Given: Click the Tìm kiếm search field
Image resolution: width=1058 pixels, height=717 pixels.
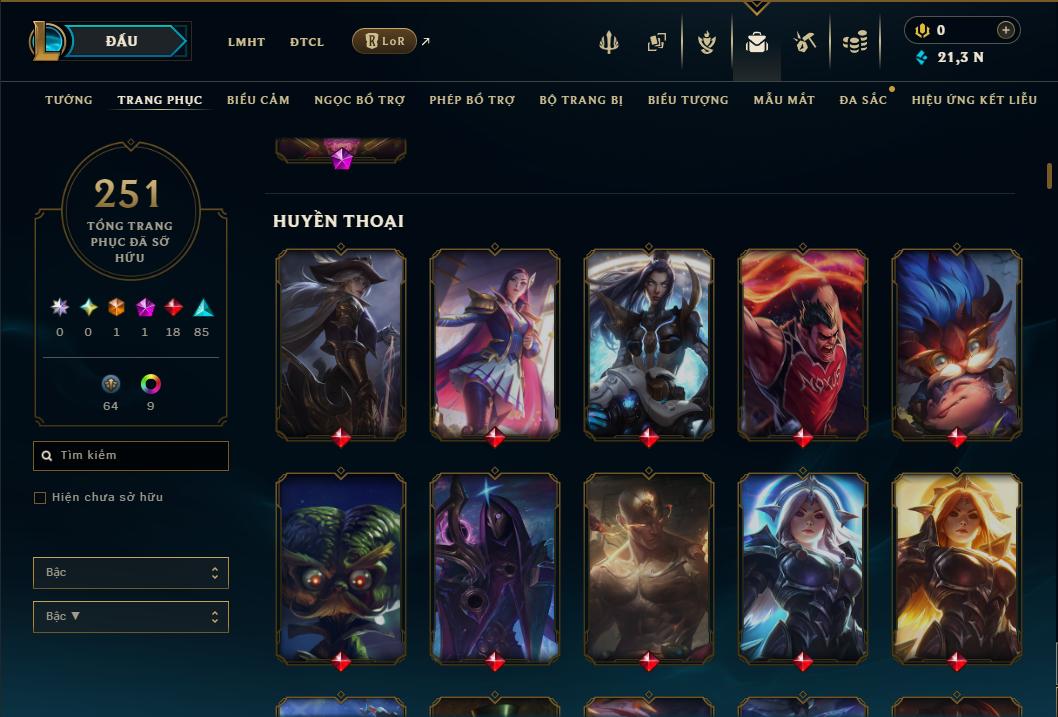Looking at the screenshot, I should (131, 456).
